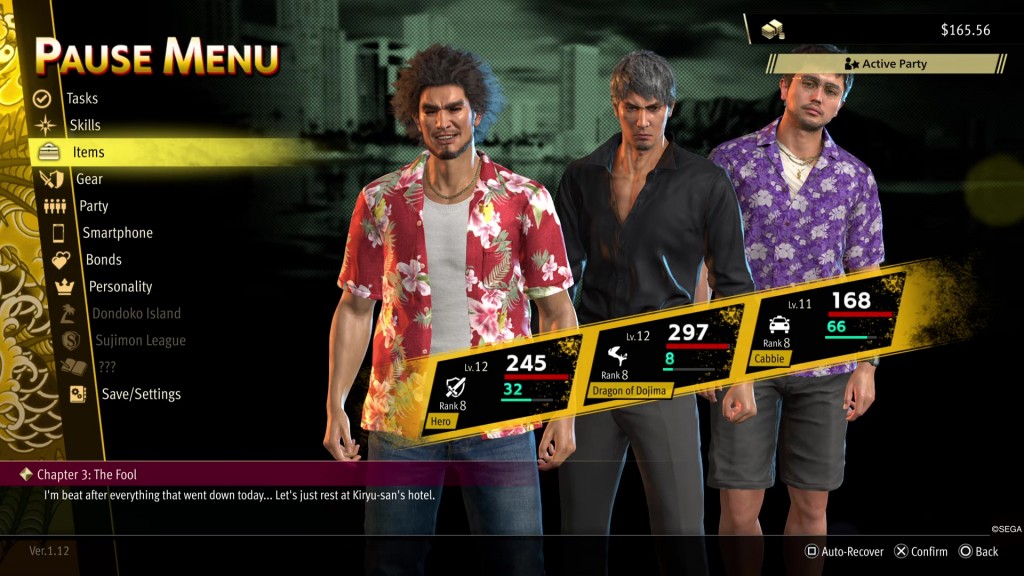Click the Active Party banner
Screen dimensions: 1024x576
[x=886, y=64]
